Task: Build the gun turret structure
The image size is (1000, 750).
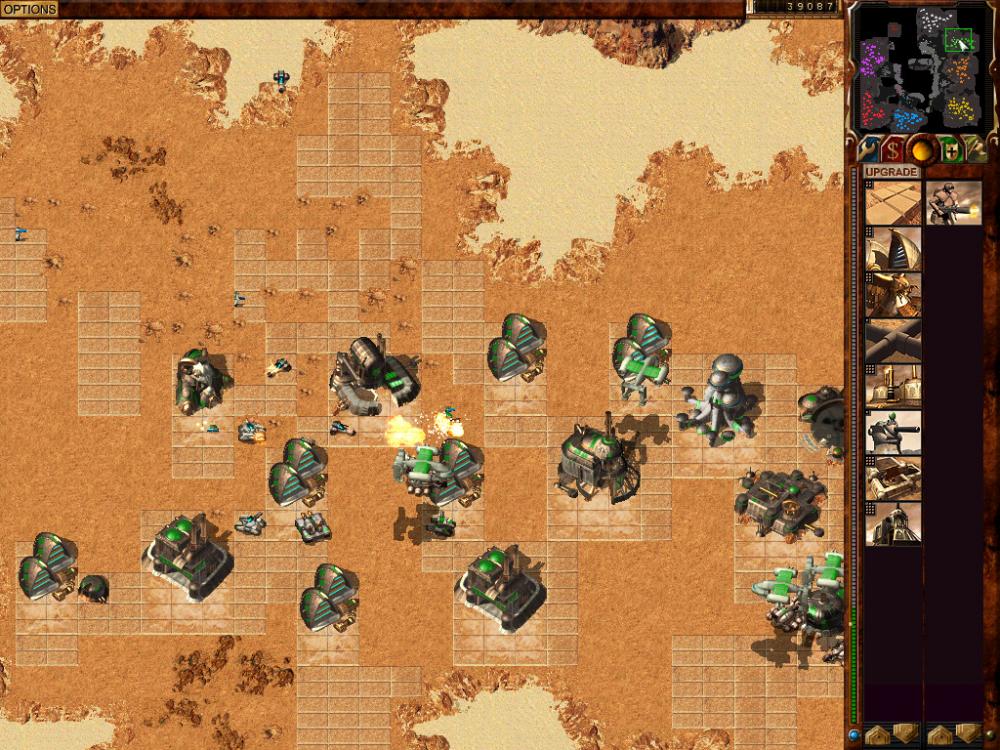Action: pos(893,432)
